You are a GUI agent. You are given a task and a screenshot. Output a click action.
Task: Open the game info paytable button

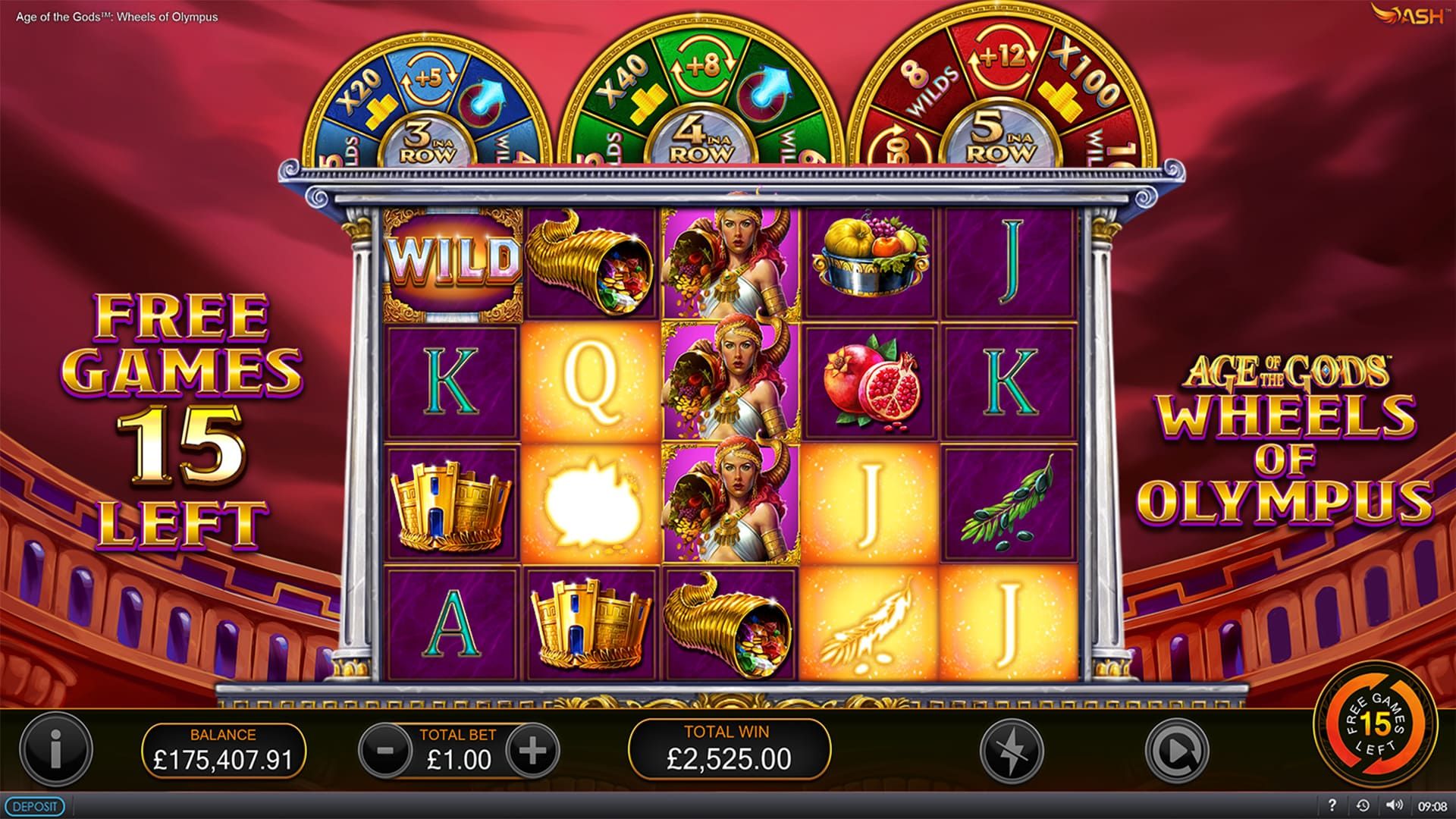coord(55,750)
